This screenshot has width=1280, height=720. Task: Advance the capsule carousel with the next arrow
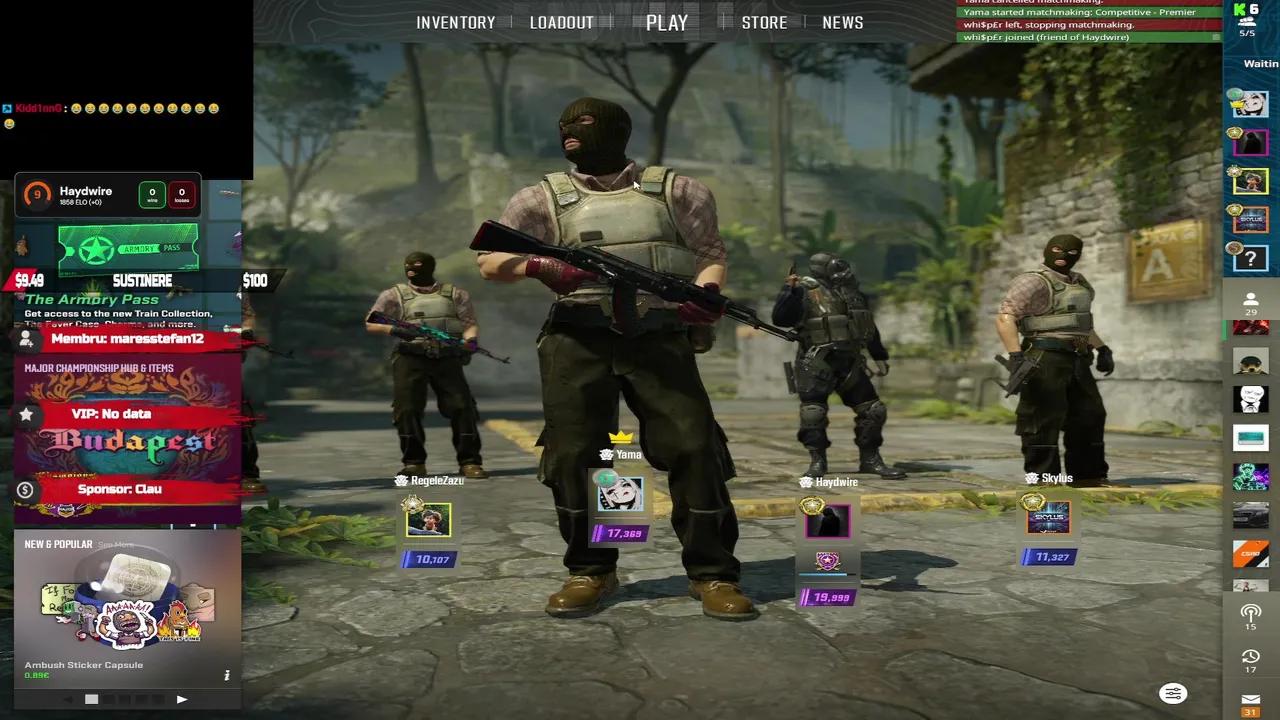pyautogui.click(x=182, y=699)
